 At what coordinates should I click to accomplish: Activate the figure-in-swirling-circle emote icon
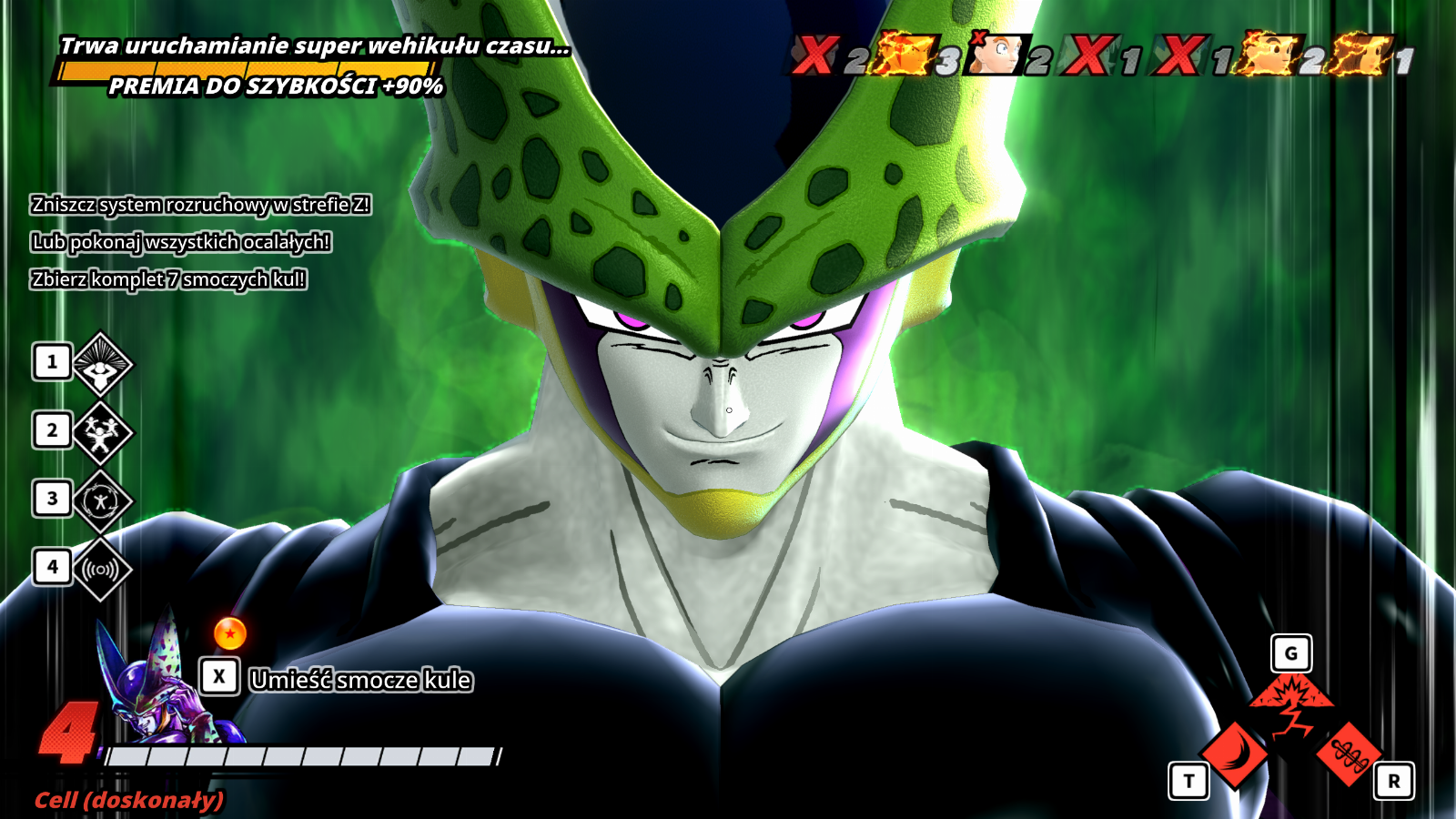[102, 500]
